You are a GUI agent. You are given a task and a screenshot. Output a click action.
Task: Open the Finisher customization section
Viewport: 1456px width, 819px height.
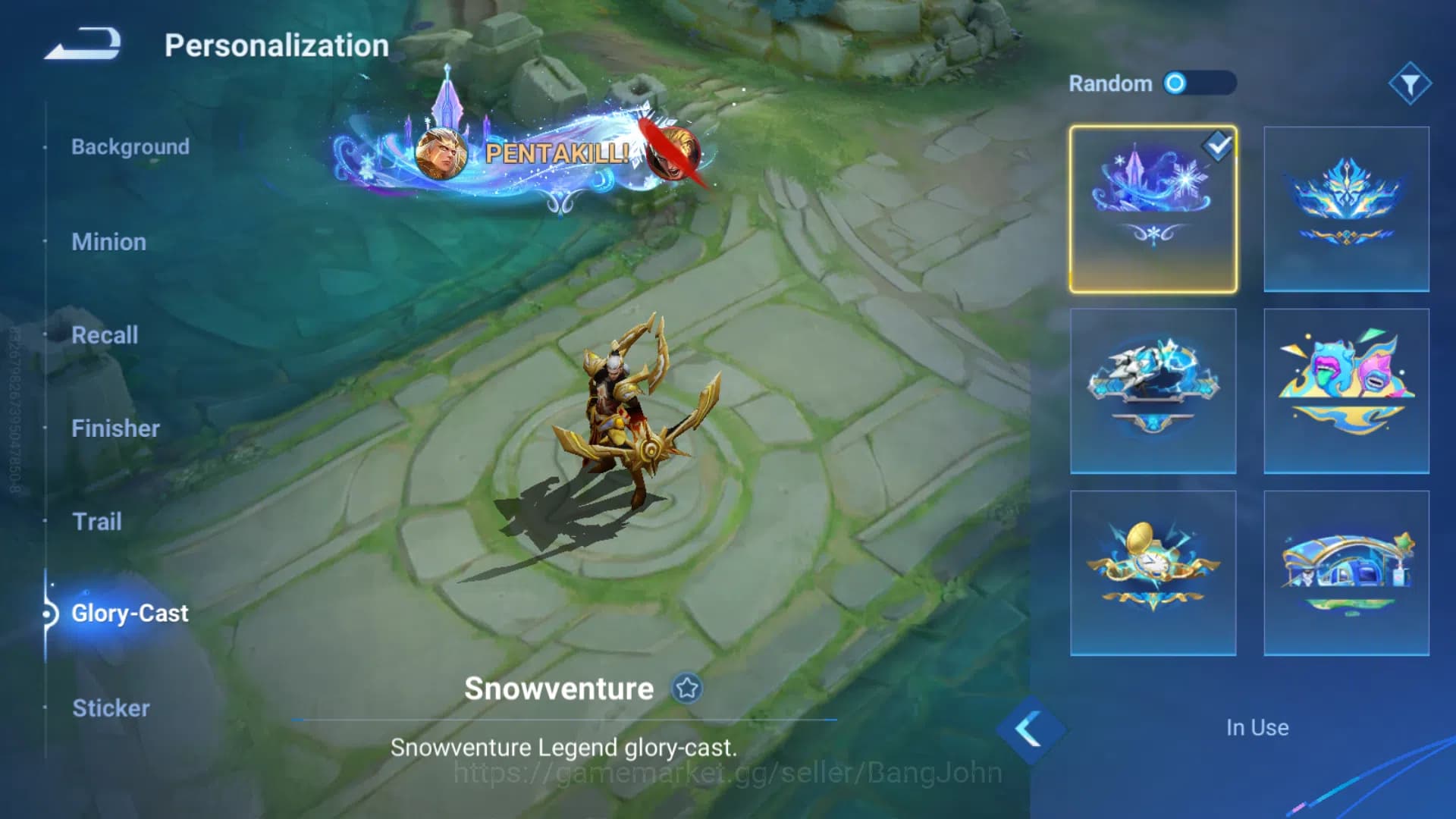tap(115, 428)
